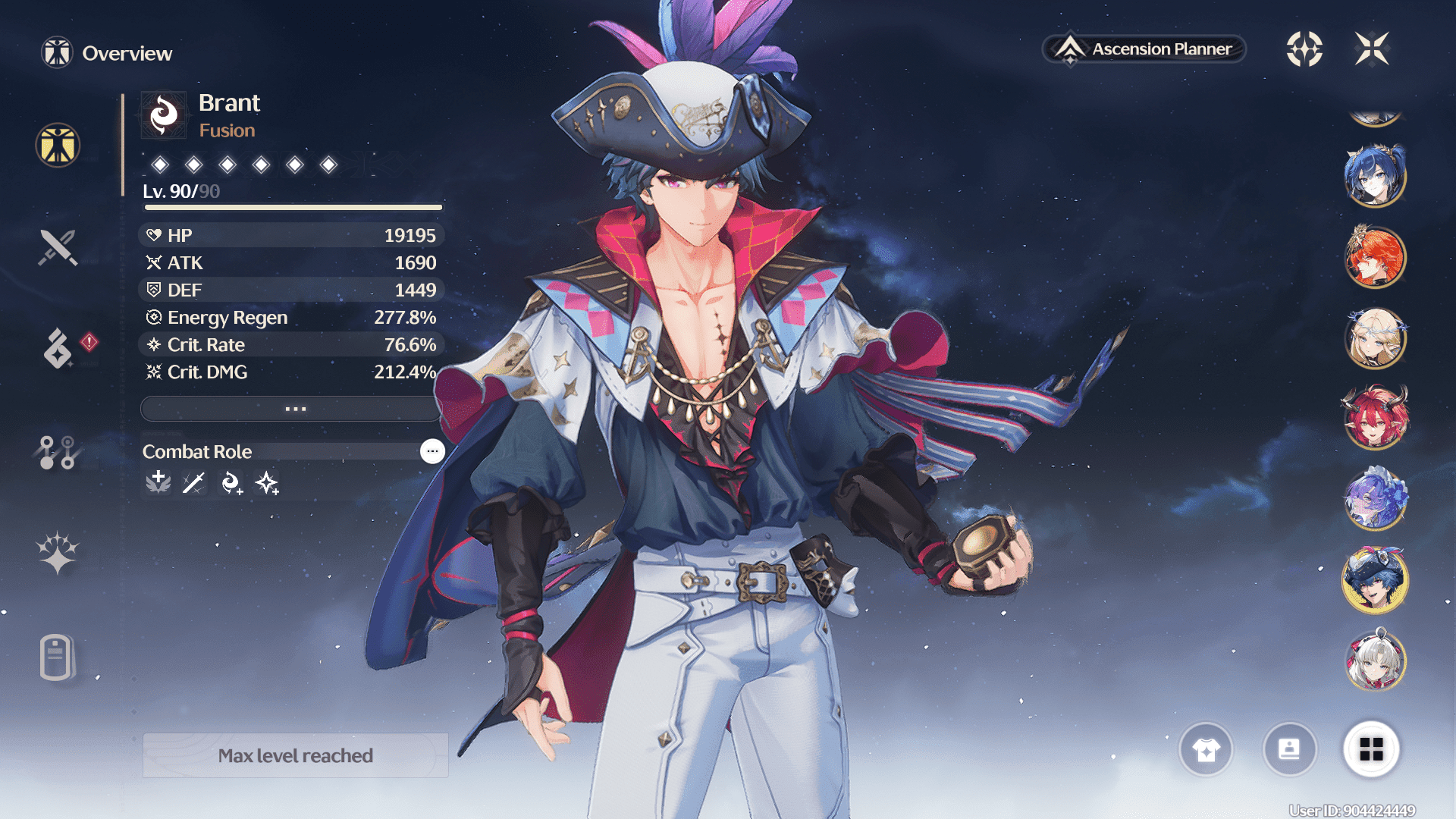The width and height of the screenshot is (1456, 819).
Task: Switch to the Resonance Chain star tab
Action: point(58,552)
